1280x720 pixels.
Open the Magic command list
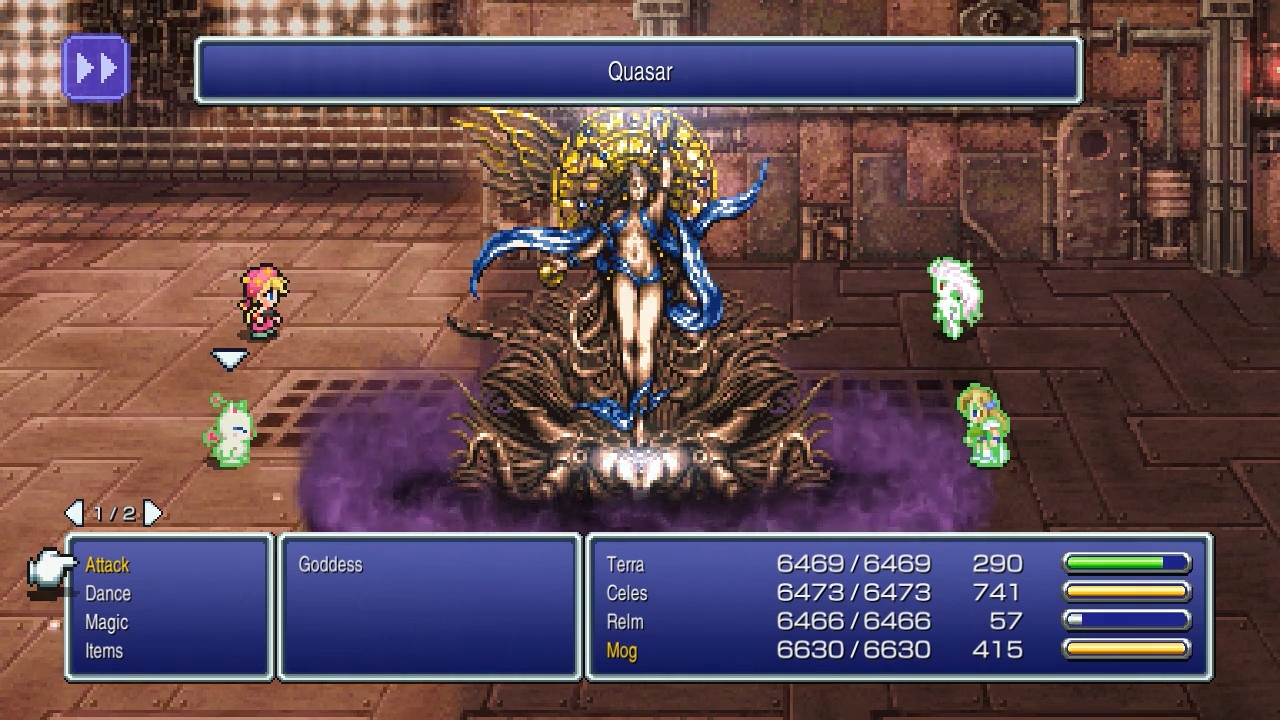[x=106, y=622]
